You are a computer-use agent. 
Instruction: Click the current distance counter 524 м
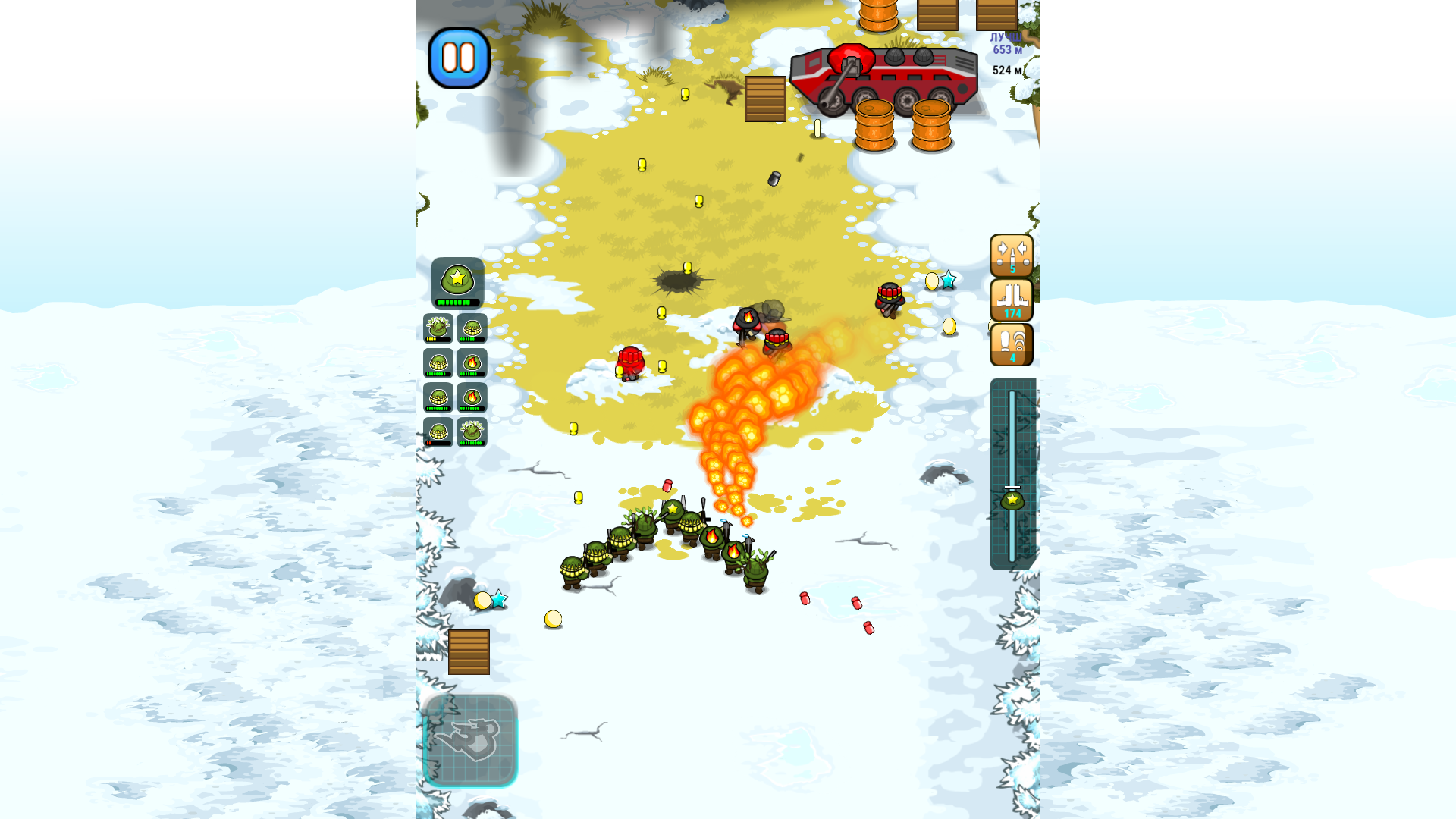[1006, 68]
